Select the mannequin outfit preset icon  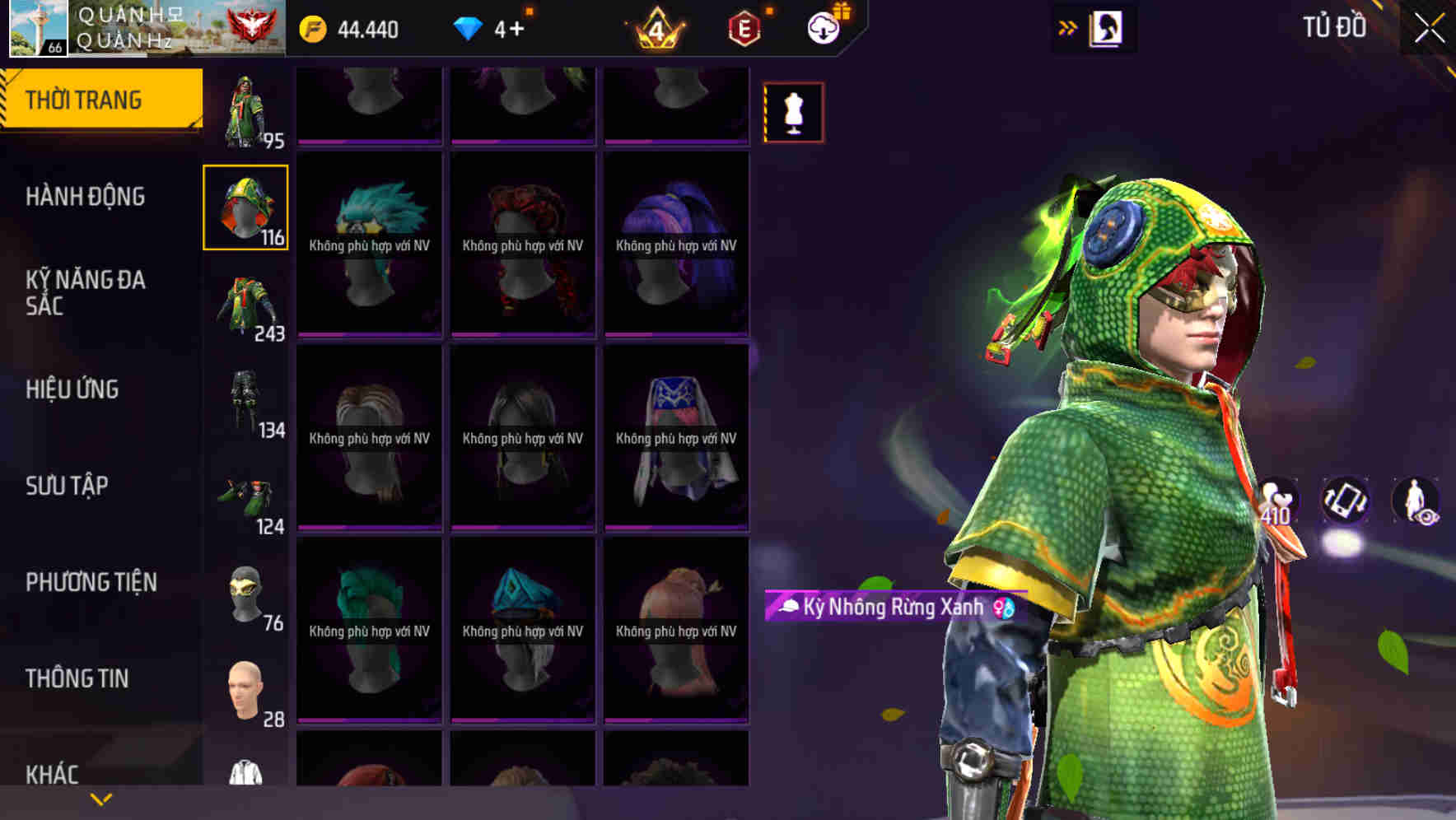(x=793, y=112)
